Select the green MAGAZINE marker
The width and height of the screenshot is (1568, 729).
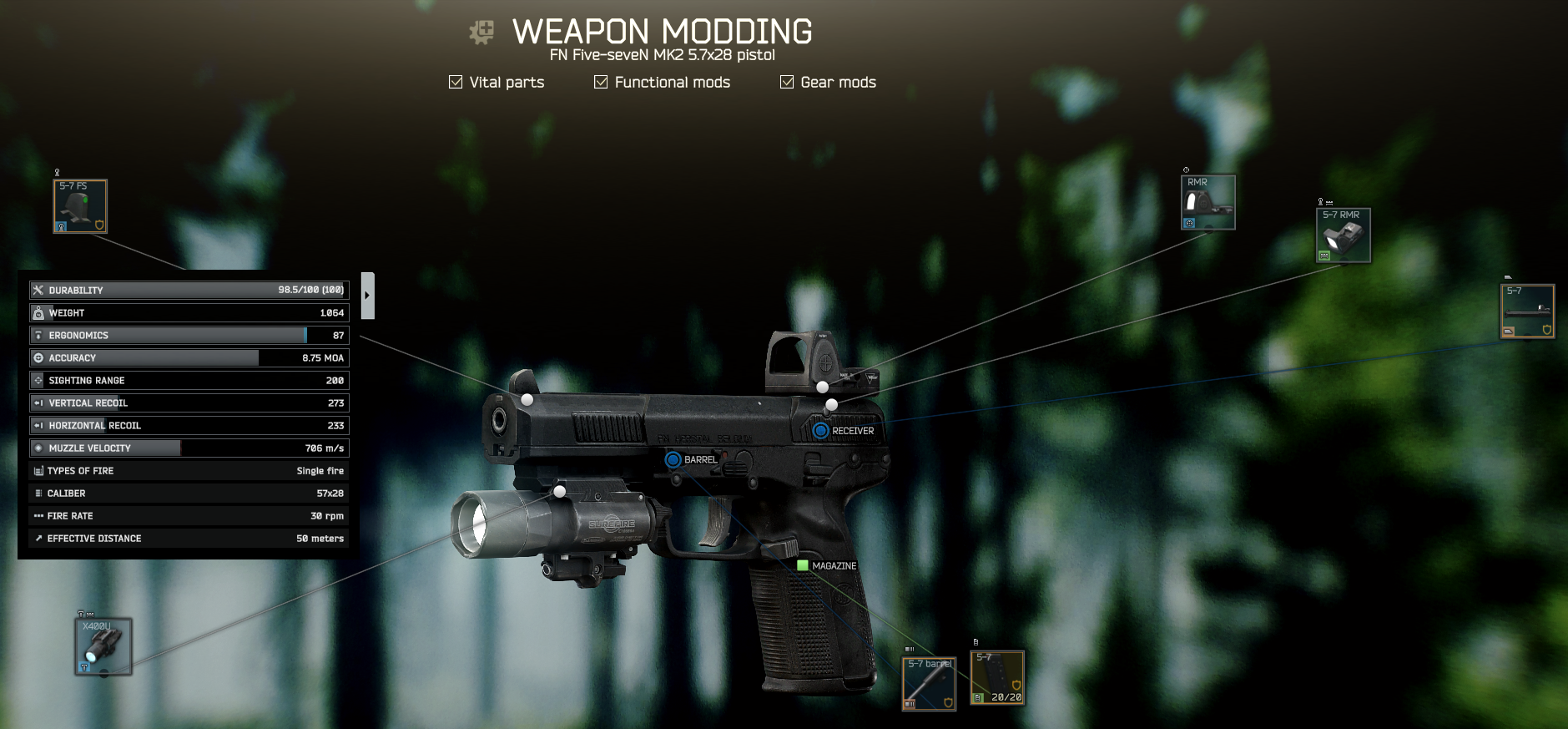click(x=803, y=565)
